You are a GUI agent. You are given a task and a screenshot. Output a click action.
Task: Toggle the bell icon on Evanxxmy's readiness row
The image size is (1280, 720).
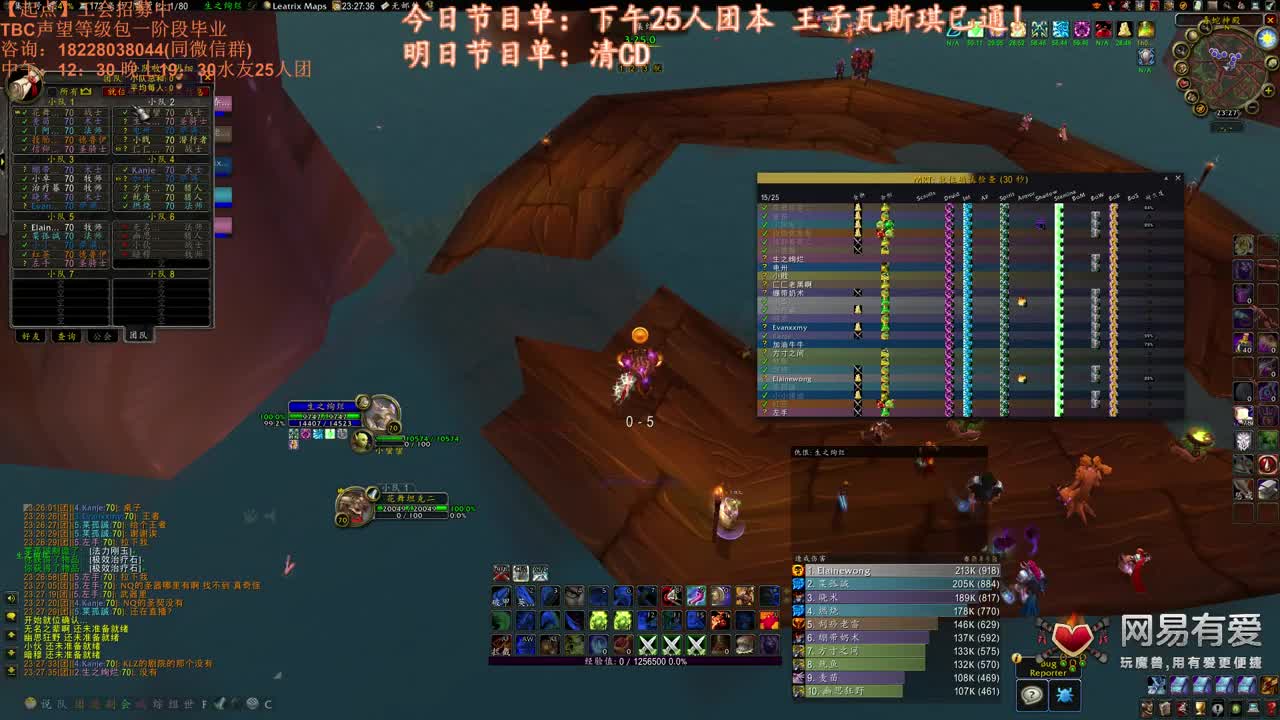coord(858,327)
